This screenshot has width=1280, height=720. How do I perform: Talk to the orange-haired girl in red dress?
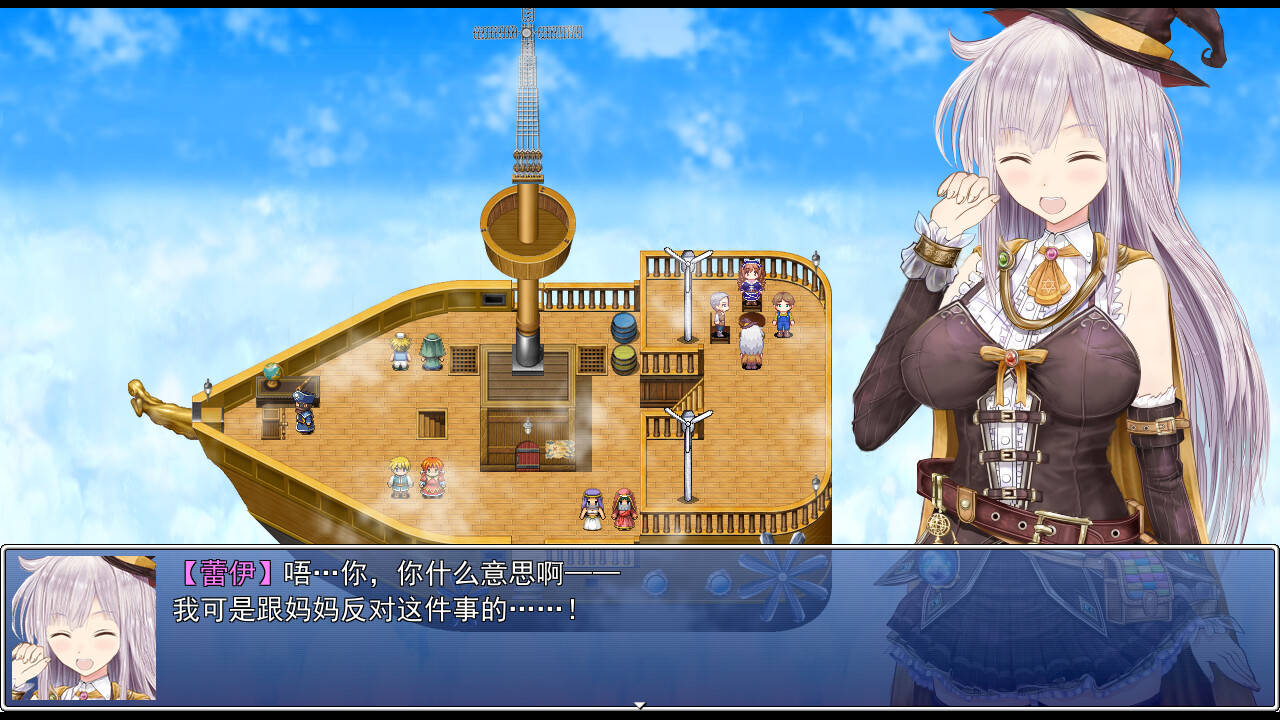tap(431, 480)
